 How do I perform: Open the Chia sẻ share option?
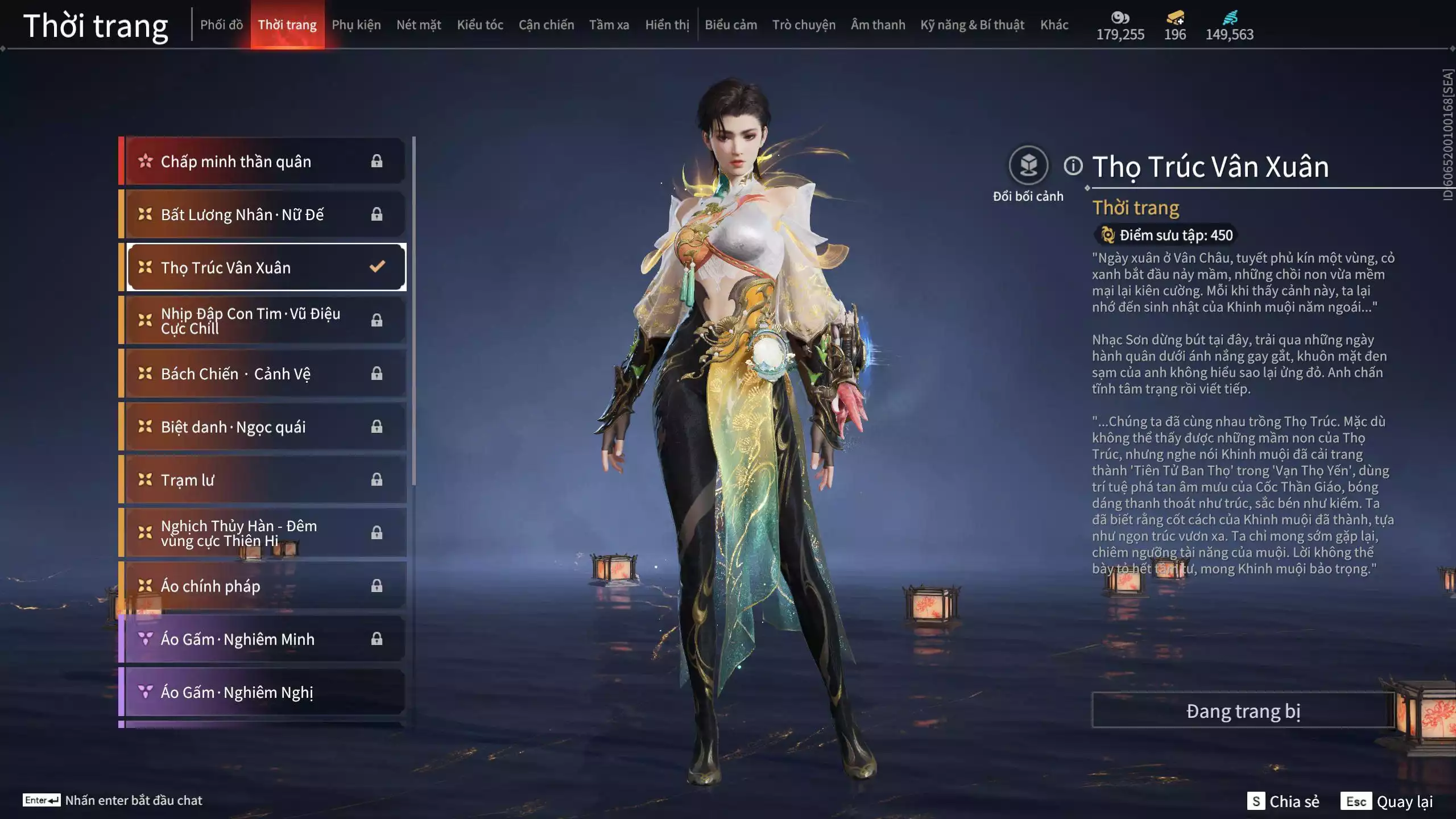tap(1283, 801)
